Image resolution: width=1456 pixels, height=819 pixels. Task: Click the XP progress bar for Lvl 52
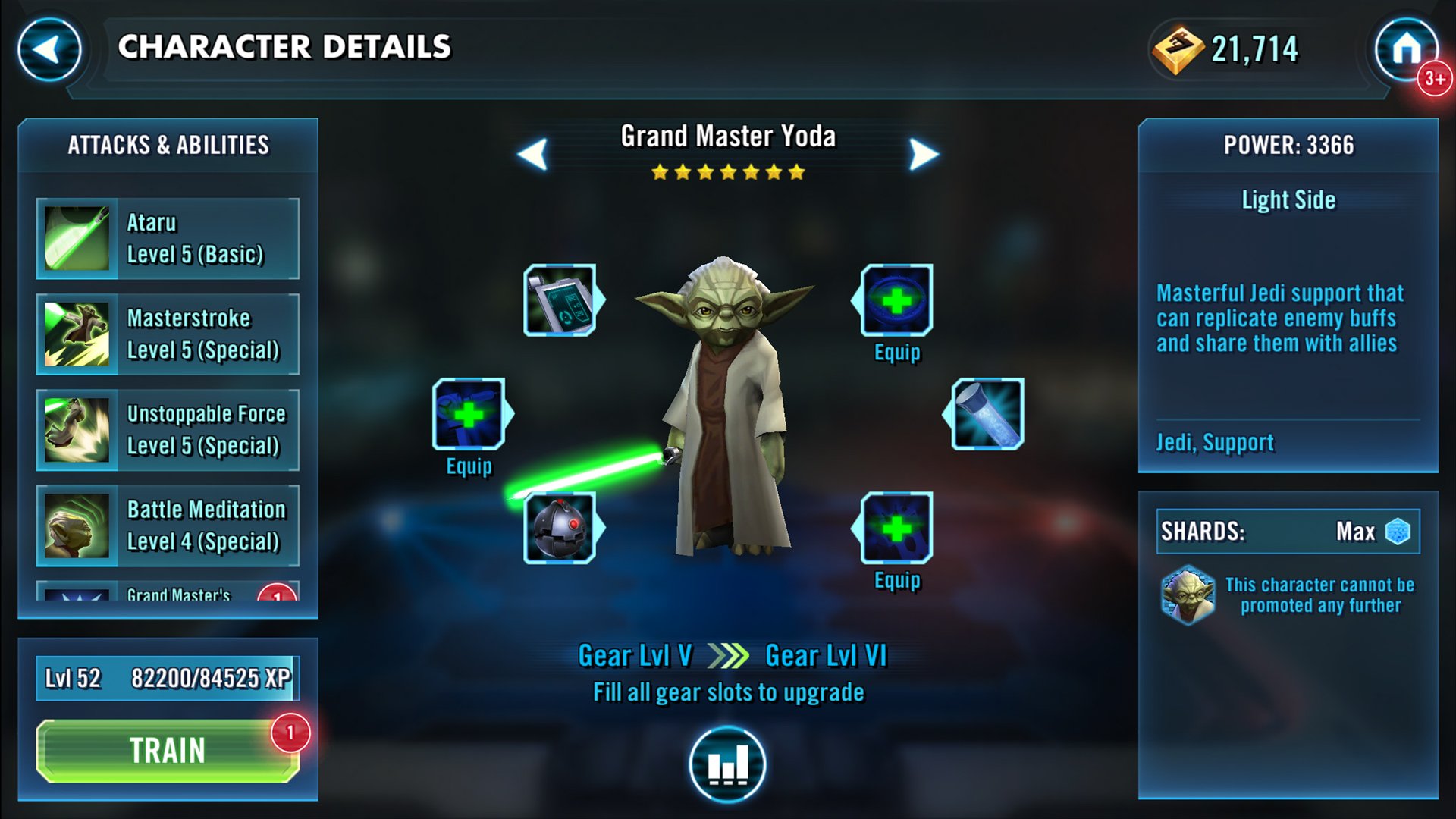[x=167, y=677]
